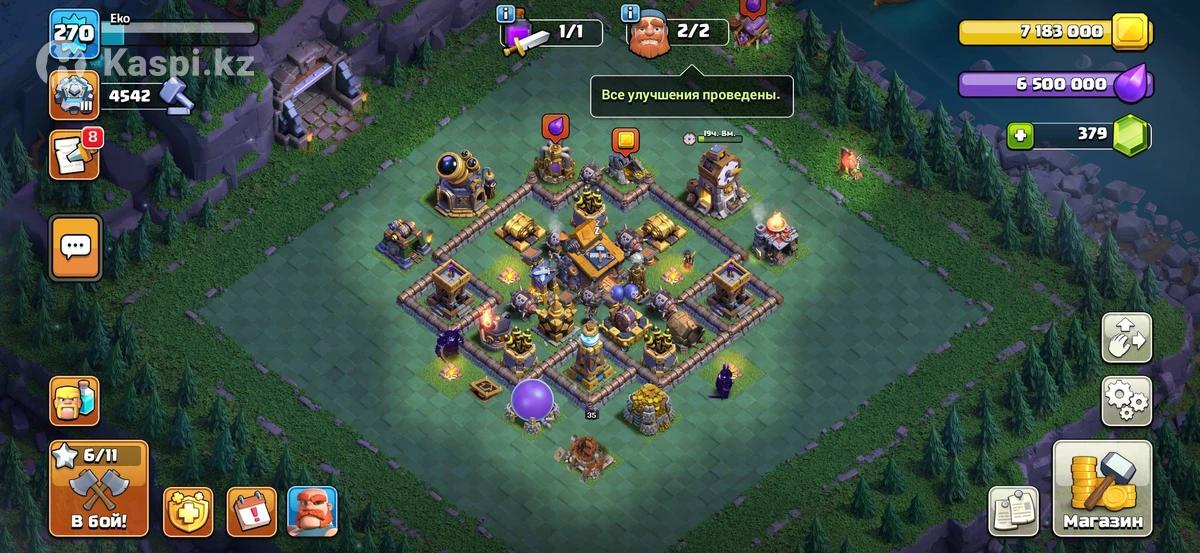Tap the elixir storage counter

[x=1055, y=85]
